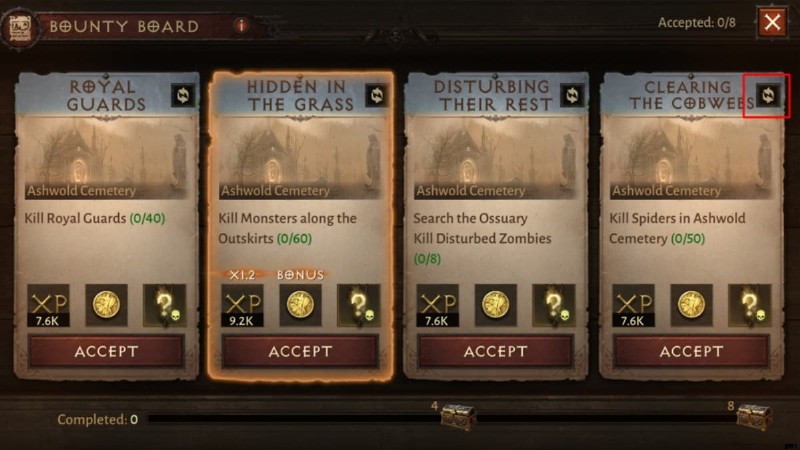
Task: View the gold reward on Royal Guards
Action: pos(106,304)
